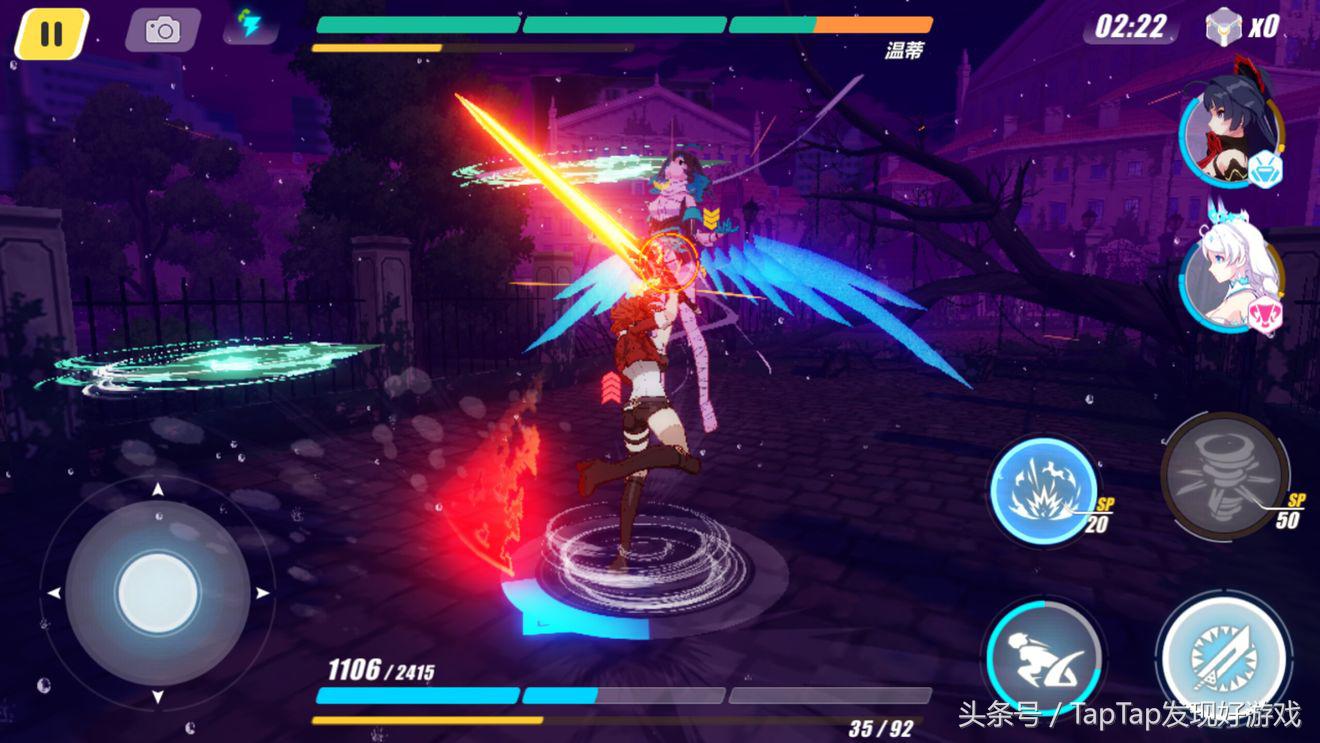Click the joystick's right arrow
The image size is (1320, 743).
click(263, 593)
